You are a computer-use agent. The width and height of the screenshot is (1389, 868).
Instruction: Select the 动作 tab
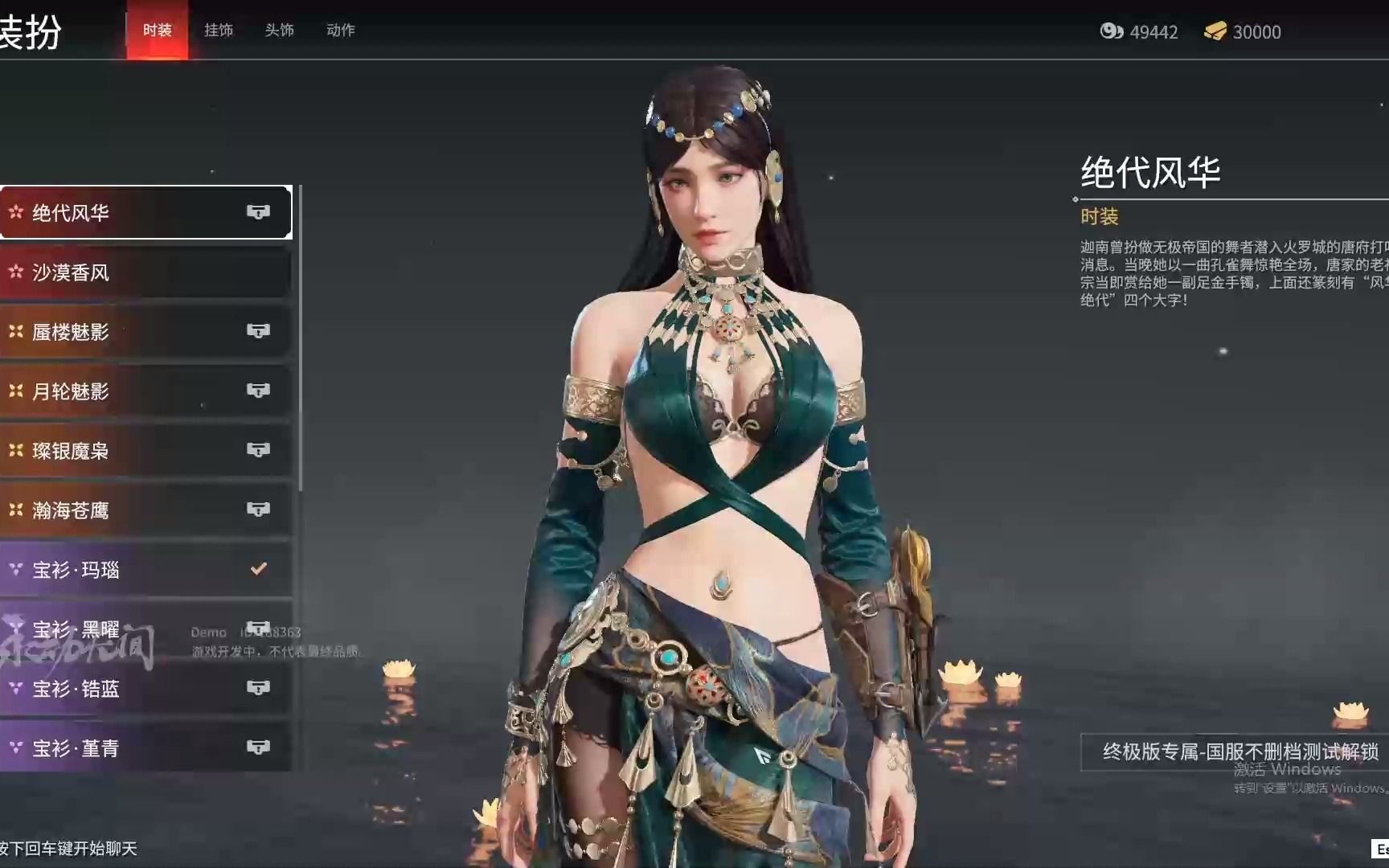(x=339, y=30)
